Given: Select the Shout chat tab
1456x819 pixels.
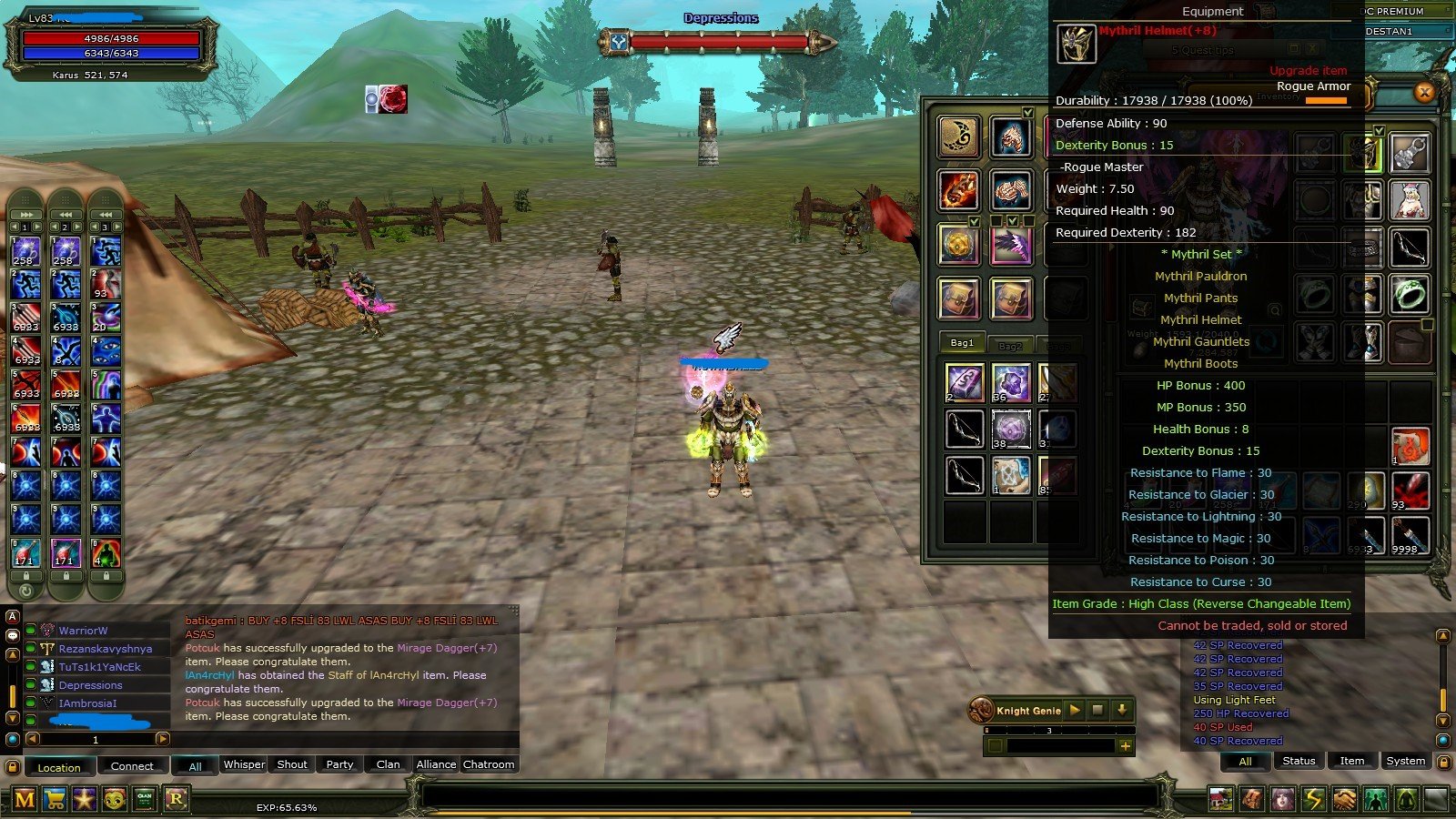Looking at the screenshot, I should 291,764.
